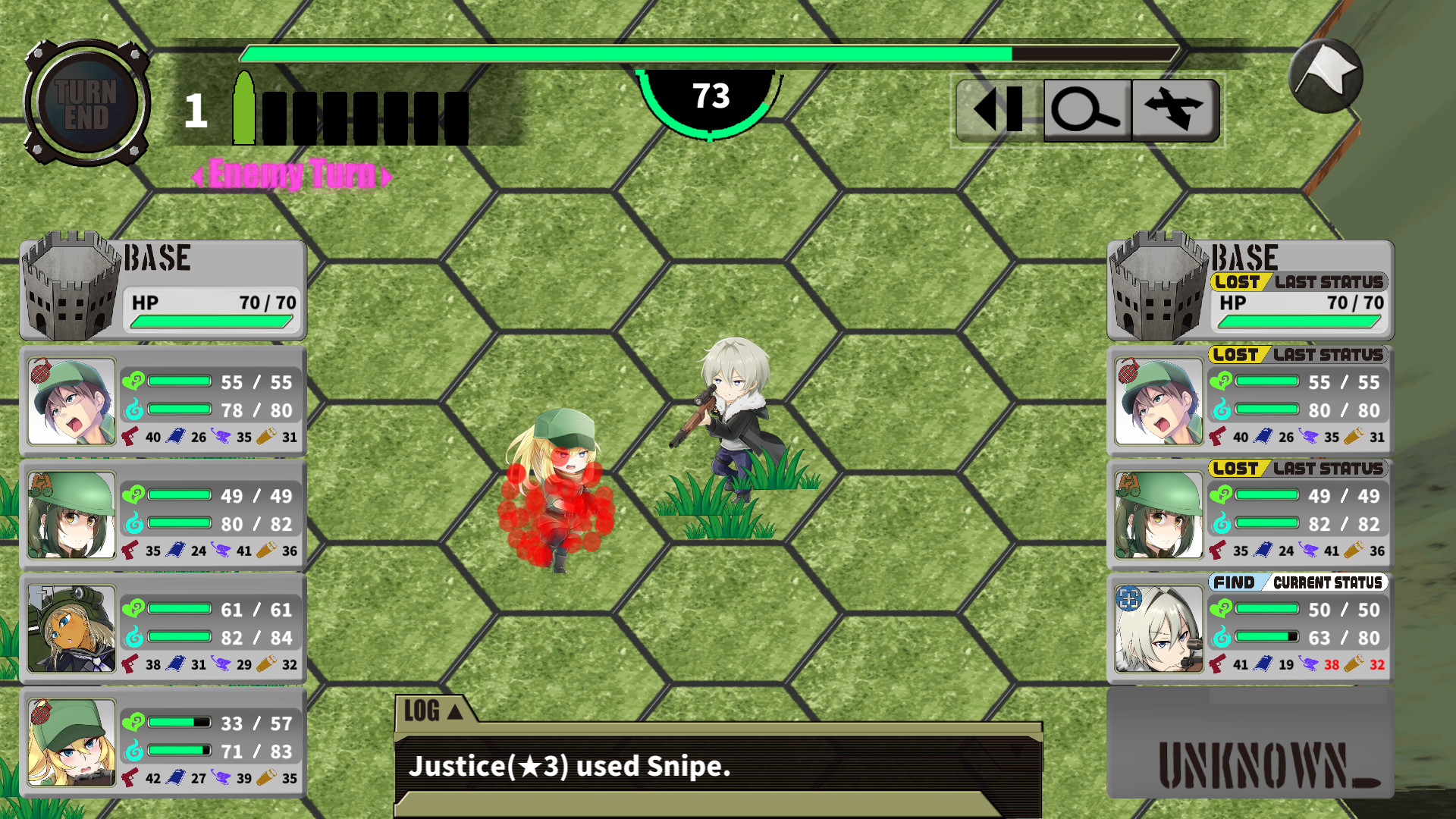This screenshot has height=819, width=1456.
Task: Click the Justice used Snipe log entry
Action: (569, 767)
